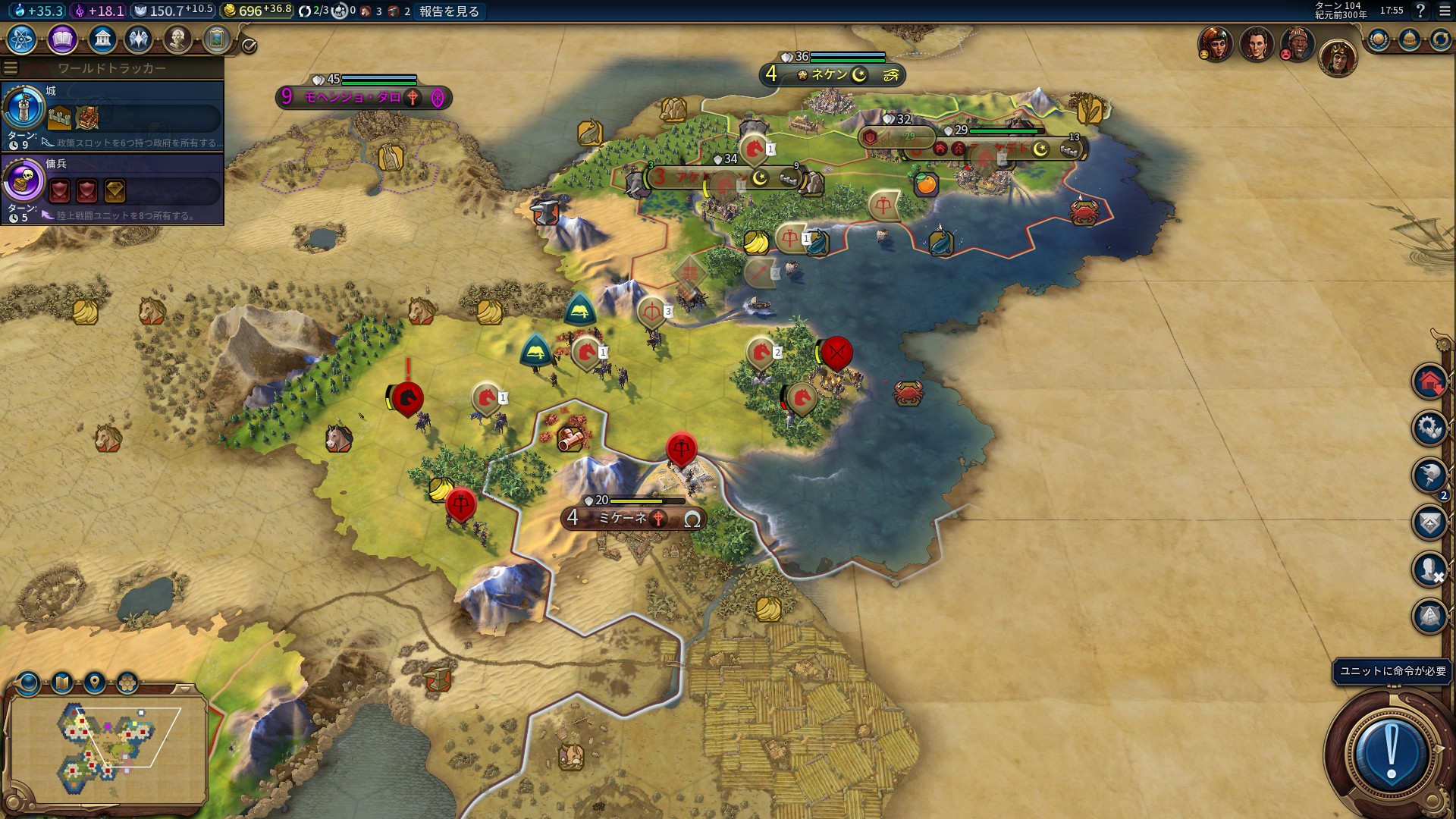Open the religion screen winged icon
This screenshot has height=819, width=1456.
(x=139, y=39)
